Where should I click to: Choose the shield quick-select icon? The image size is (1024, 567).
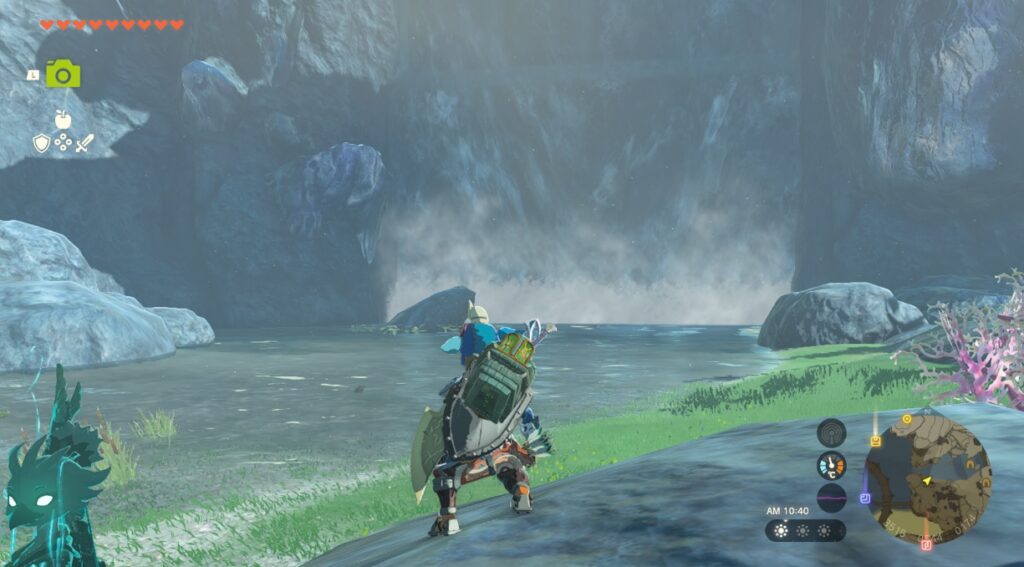pos(42,143)
